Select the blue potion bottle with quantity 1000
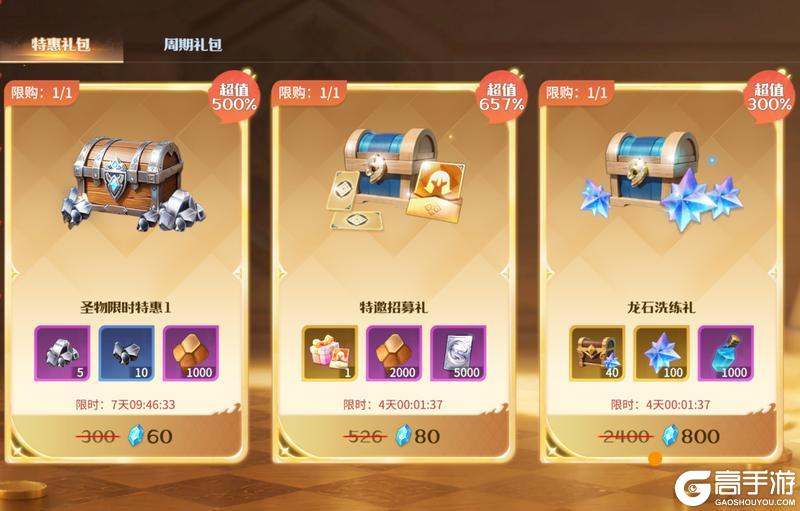800x511 pixels. pos(725,353)
